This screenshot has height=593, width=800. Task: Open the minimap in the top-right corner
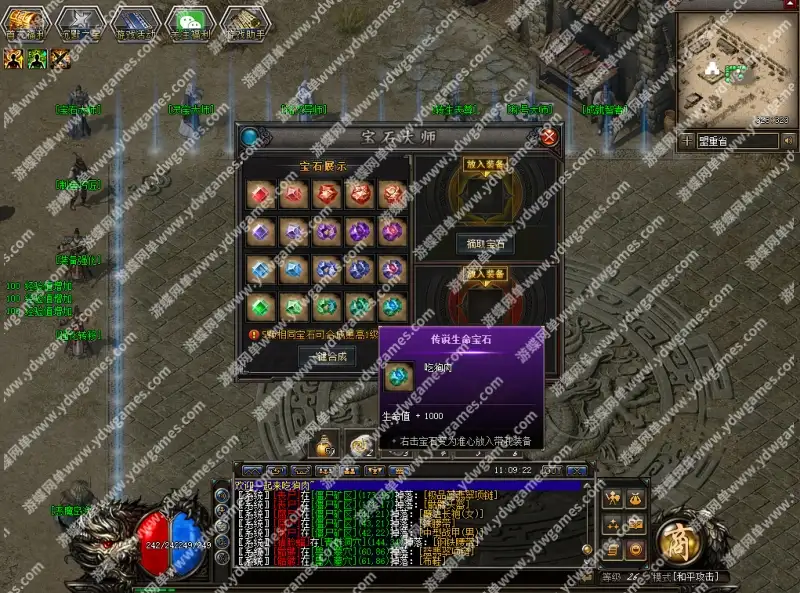coord(736,68)
